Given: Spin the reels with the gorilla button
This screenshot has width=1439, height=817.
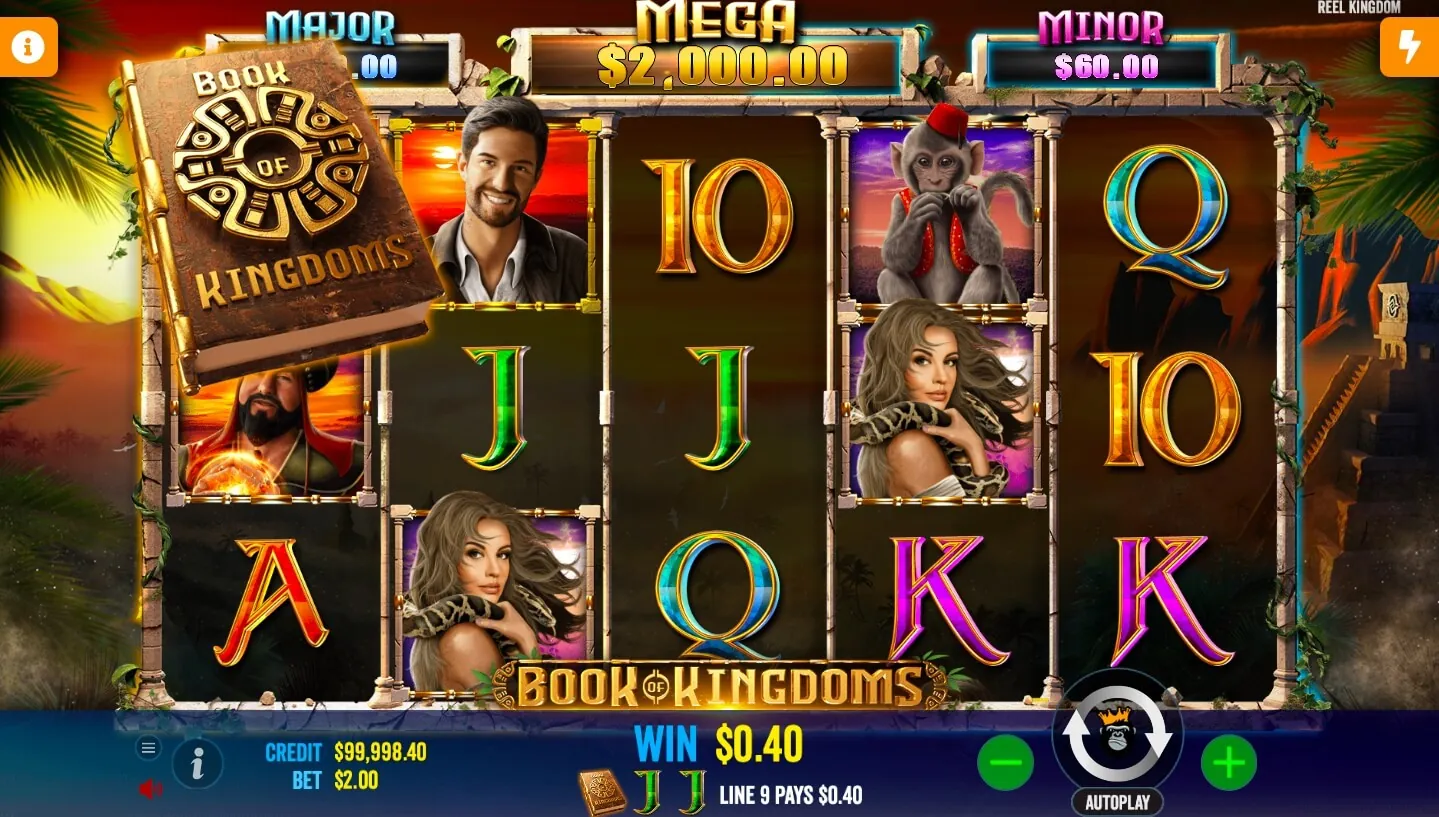Looking at the screenshot, I should [1117, 732].
